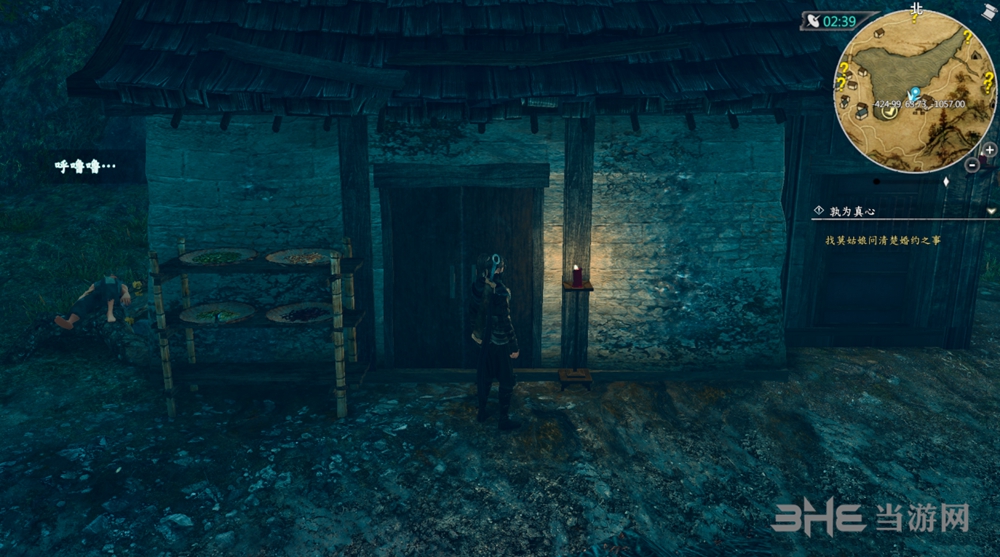The width and height of the screenshot is (1000, 557).
Task: Zoom out the minimap with minus button
Action: 973,164
